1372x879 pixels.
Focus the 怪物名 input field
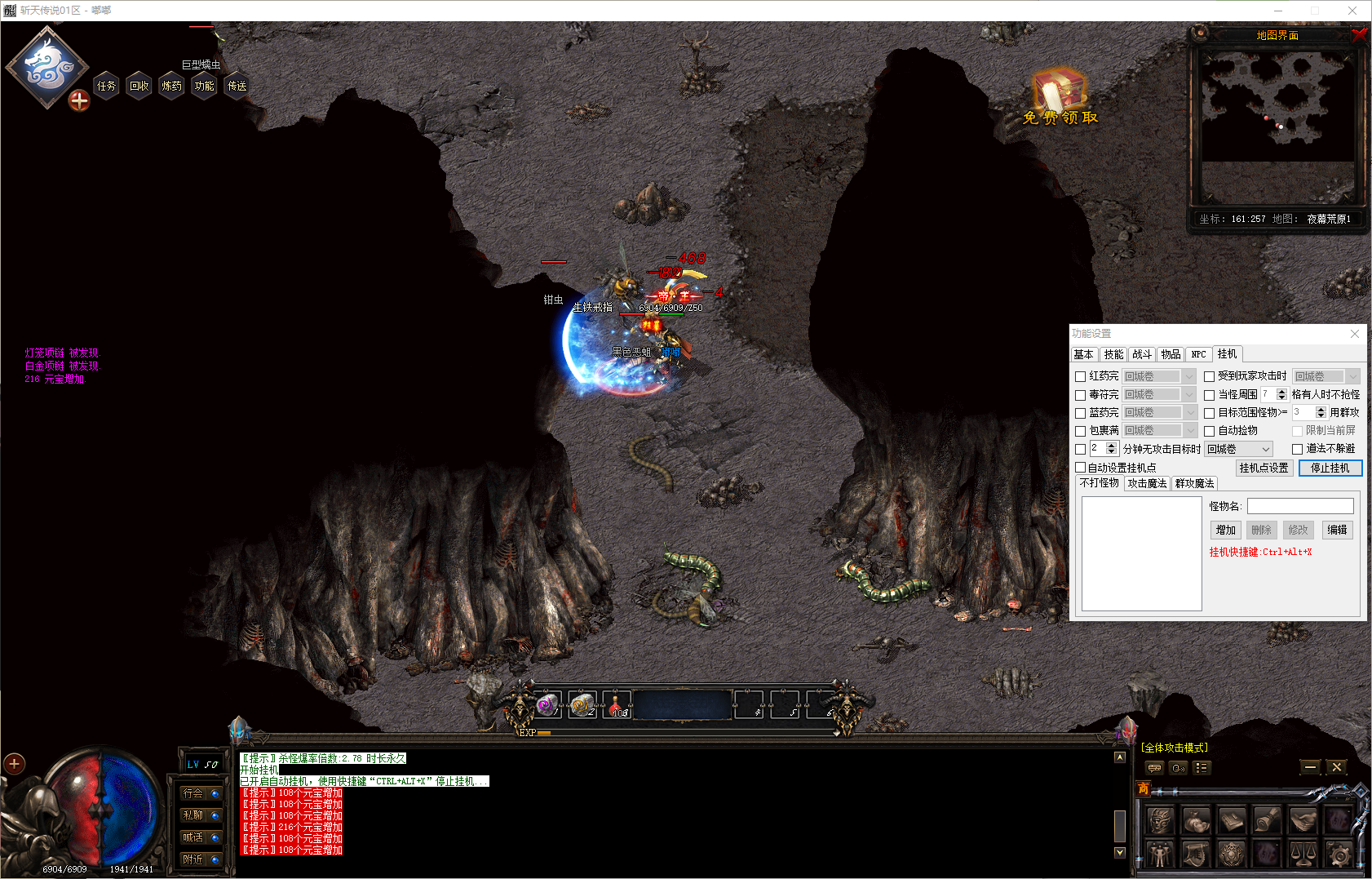click(x=1299, y=506)
